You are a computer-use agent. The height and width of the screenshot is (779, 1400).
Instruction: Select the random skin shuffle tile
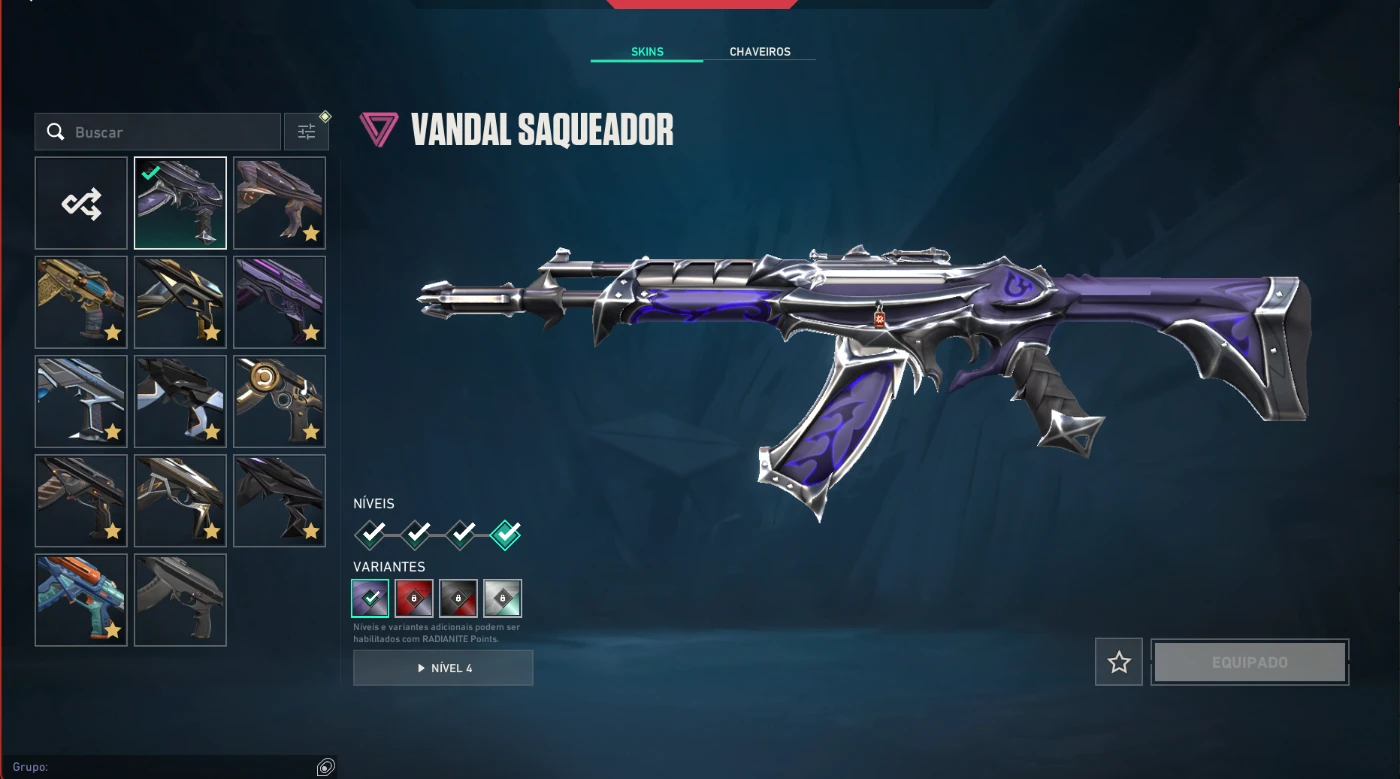point(81,203)
